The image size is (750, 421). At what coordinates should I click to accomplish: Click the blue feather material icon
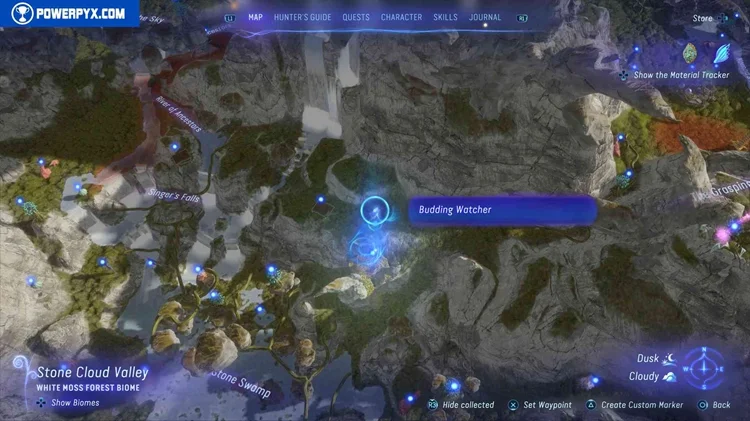click(722, 51)
